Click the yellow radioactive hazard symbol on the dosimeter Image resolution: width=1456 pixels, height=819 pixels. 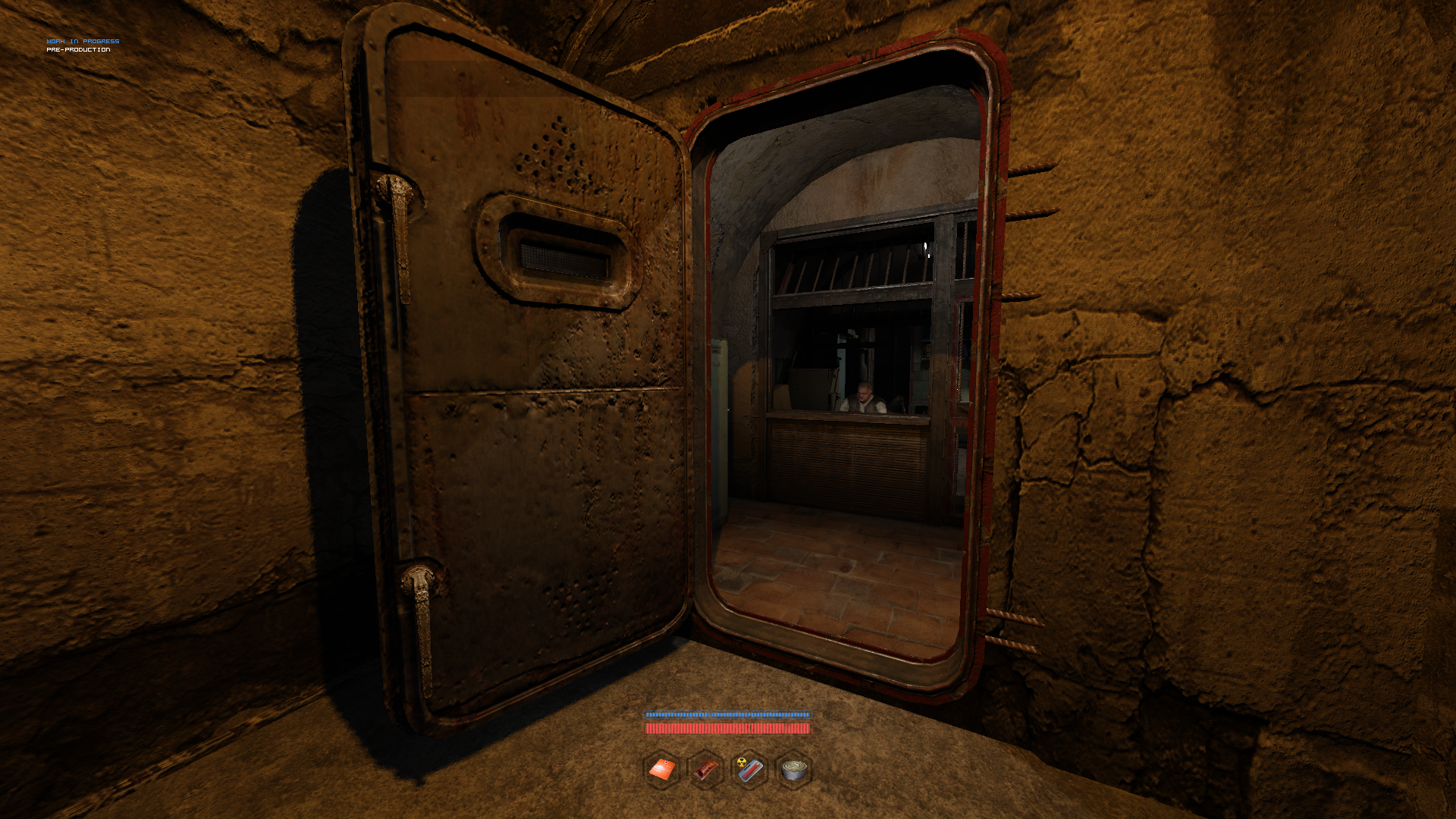pyautogui.click(x=742, y=763)
